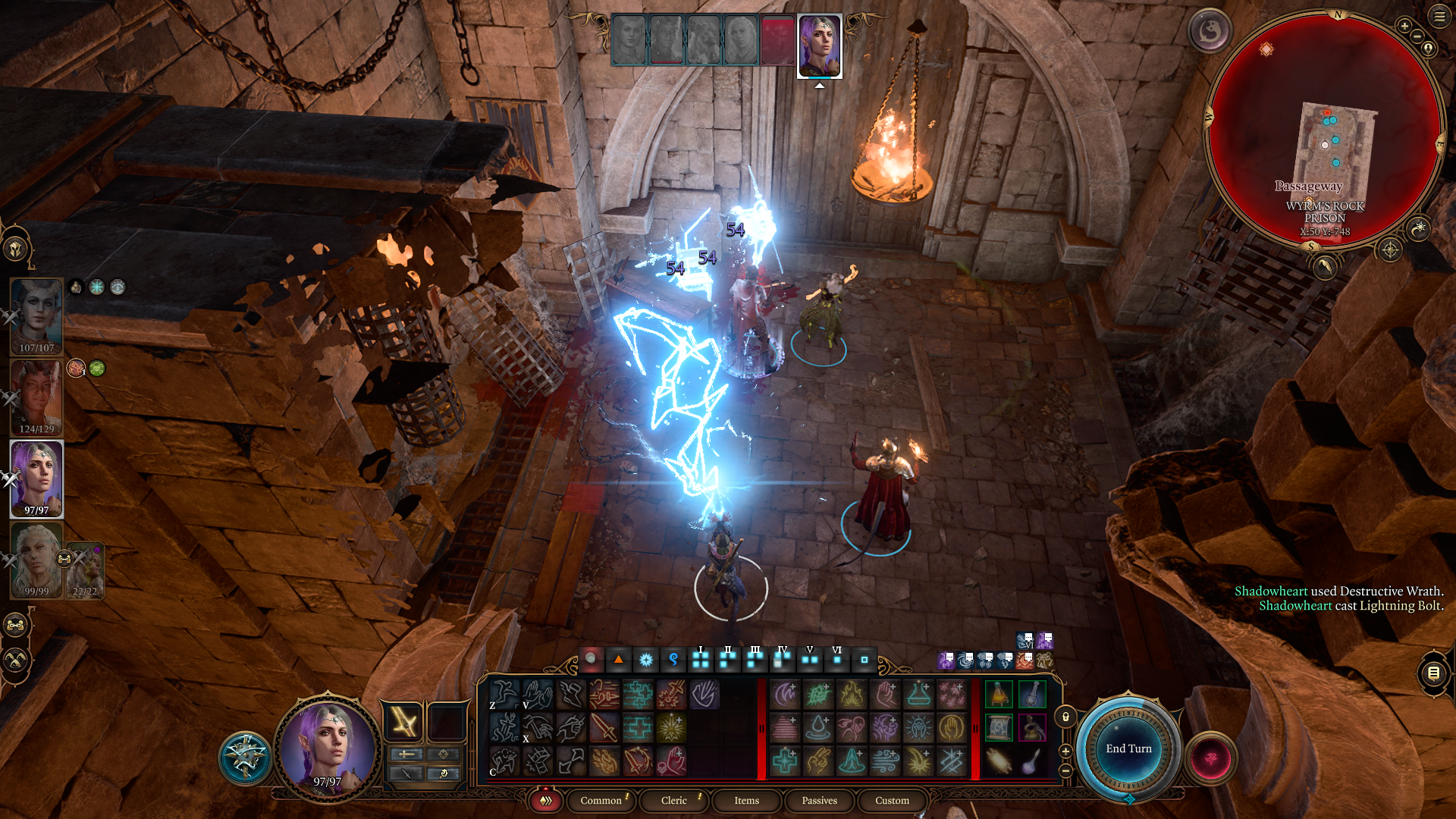Select the 99/99 HP companion portrait
This screenshot has width=1456, height=819.
click(x=36, y=560)
